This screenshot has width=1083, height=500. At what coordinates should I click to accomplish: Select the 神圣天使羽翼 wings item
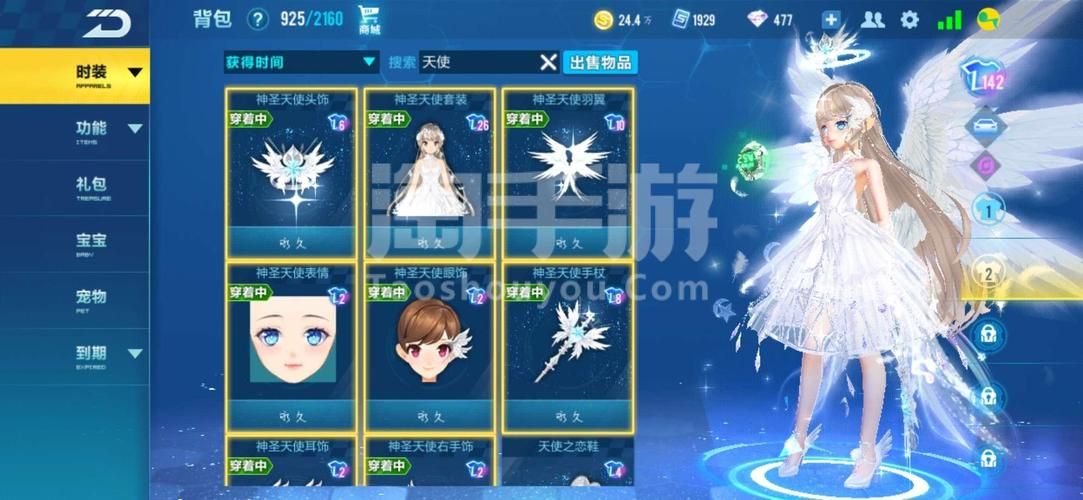tap(568, 172)
